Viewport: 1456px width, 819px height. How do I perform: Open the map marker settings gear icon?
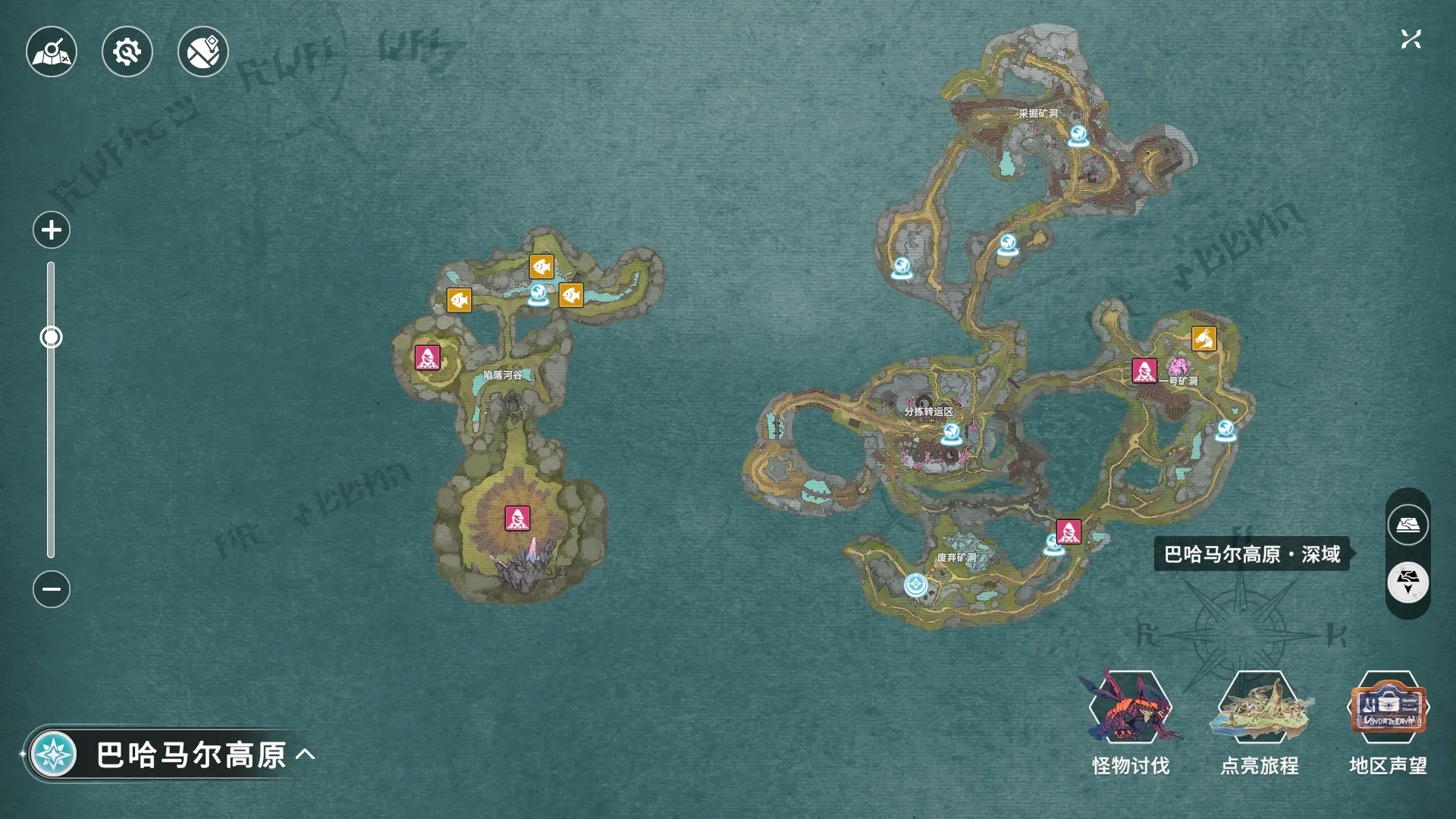pyautogui.click(x=127, y=52)
